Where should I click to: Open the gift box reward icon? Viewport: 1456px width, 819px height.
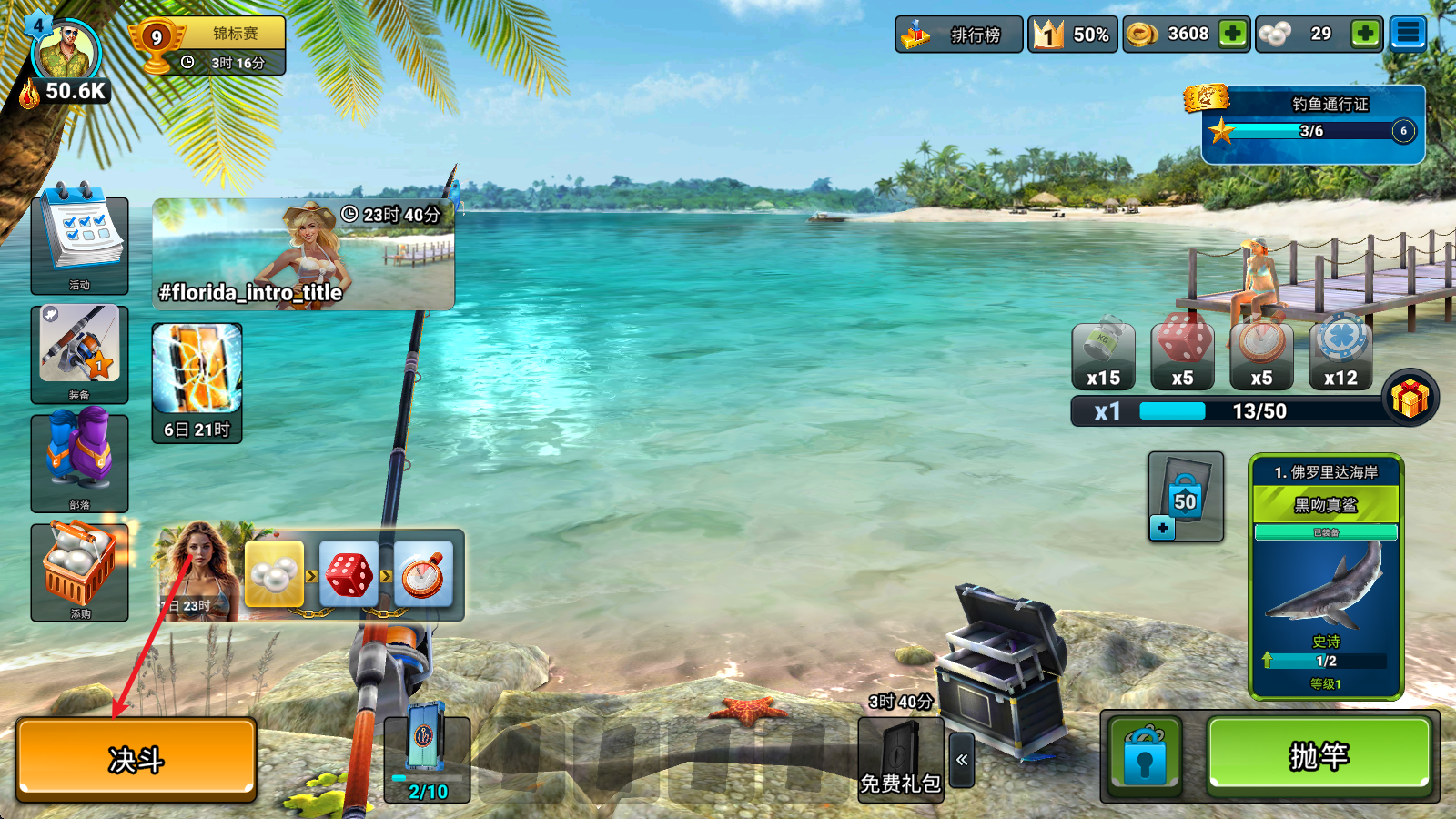(x=1410, y=398)
